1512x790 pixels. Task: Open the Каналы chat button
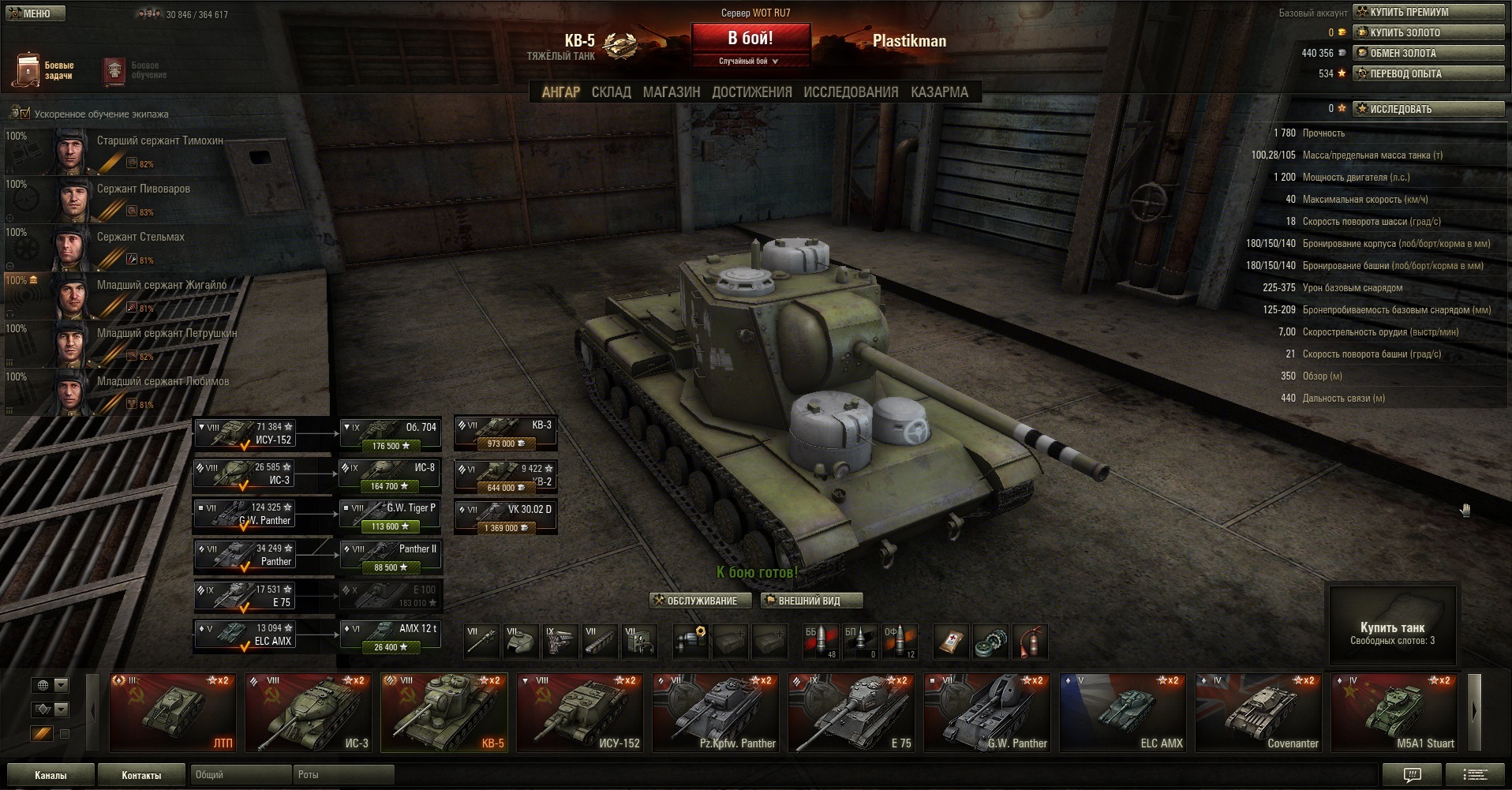pyautogui.click(x=51, y=775)
